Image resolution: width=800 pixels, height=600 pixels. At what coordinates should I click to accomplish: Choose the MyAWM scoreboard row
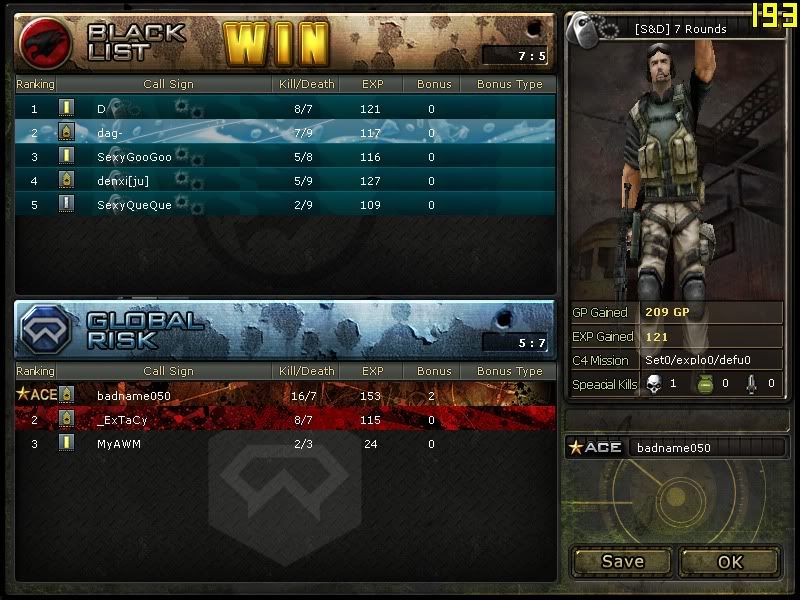point(285,443)
